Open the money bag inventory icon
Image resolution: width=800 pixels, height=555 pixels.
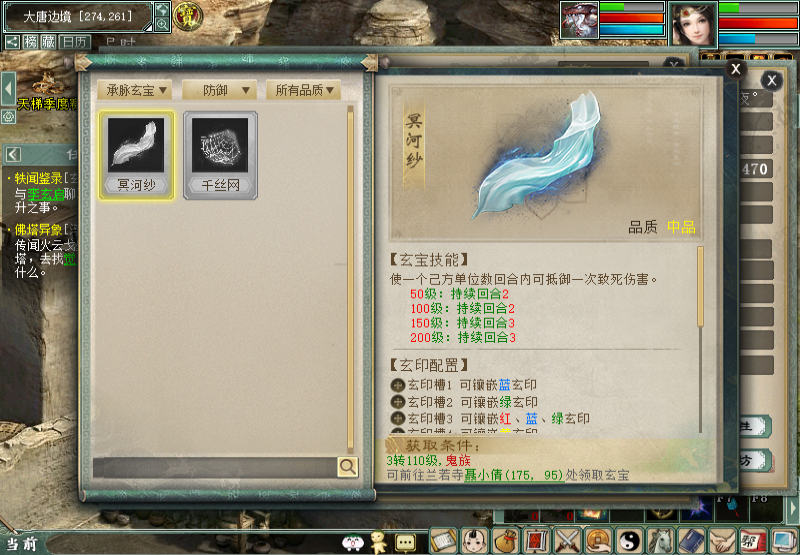point(507,541)
